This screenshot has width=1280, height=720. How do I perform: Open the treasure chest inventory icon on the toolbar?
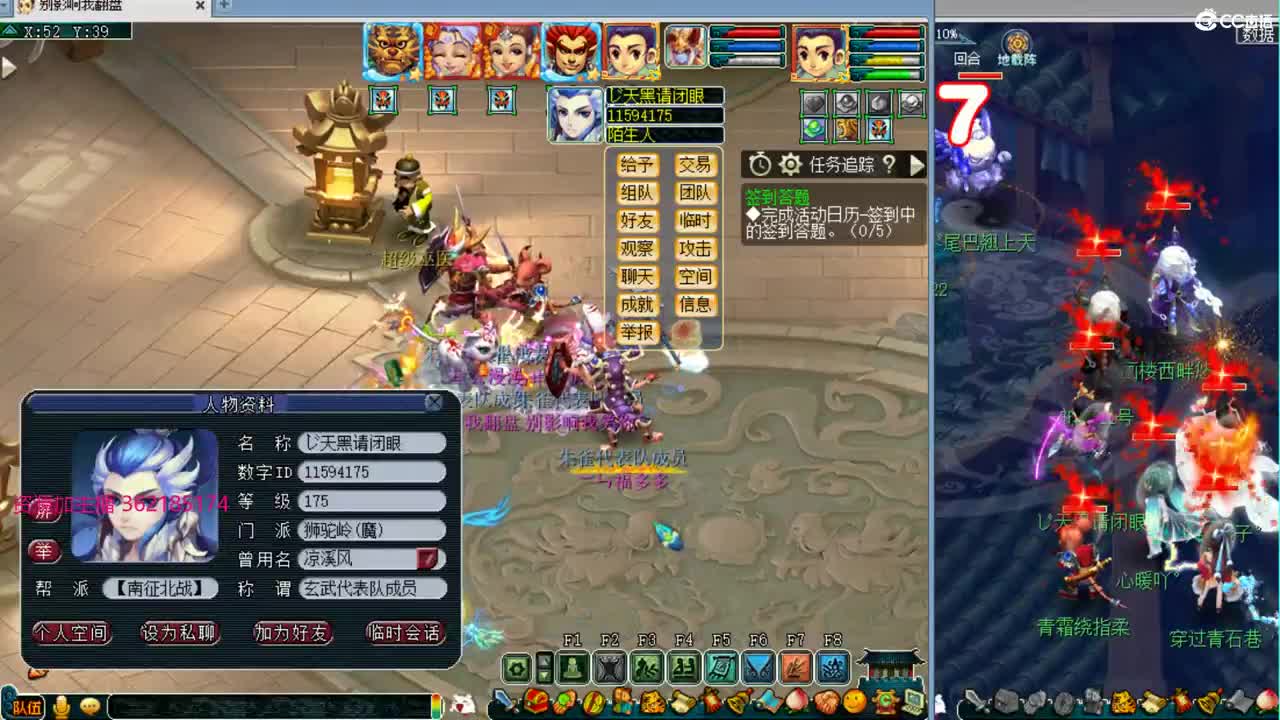pos(535,701)
